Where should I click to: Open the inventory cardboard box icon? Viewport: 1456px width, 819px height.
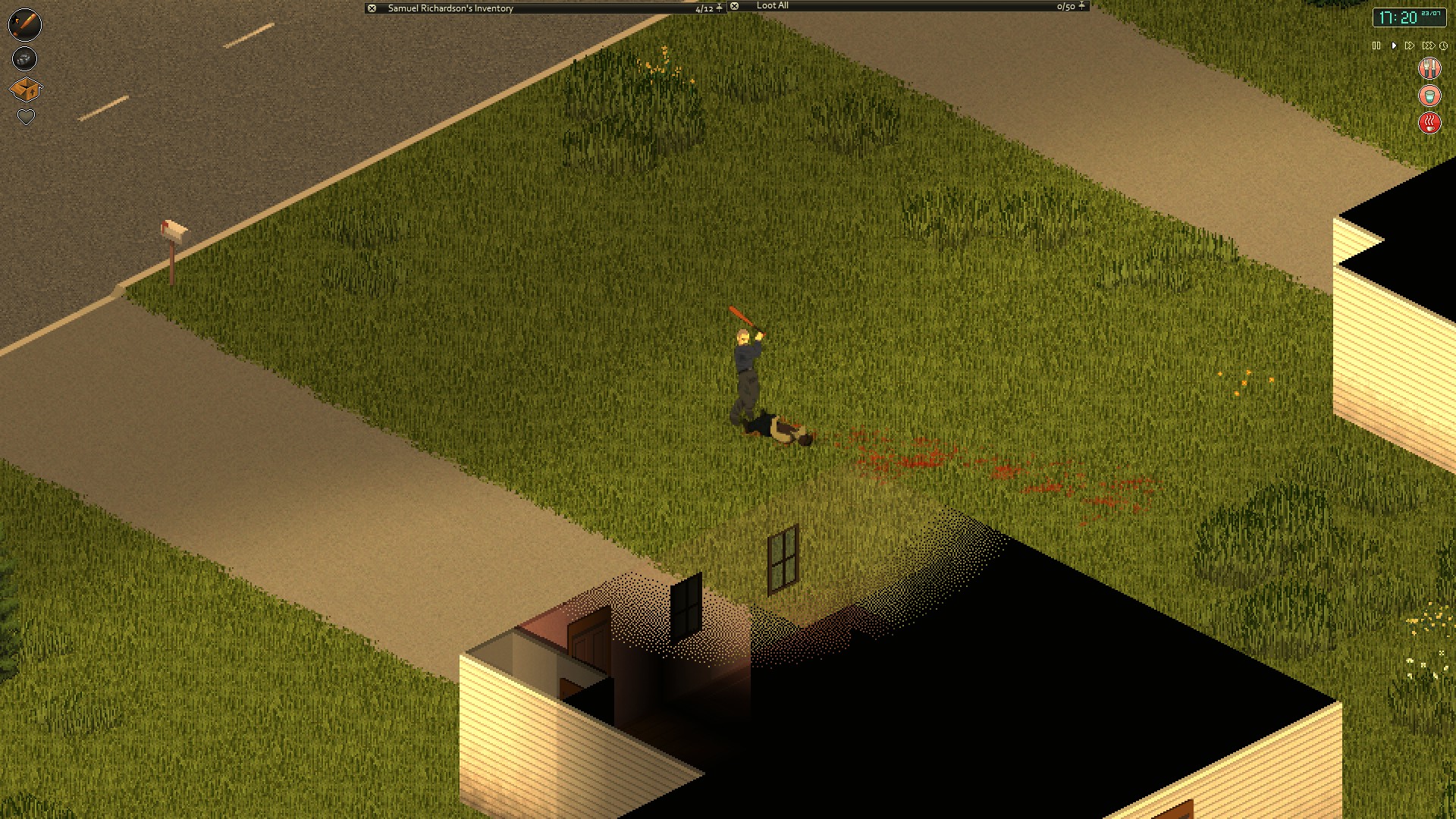pyautogui.click(x=25, y=89)
